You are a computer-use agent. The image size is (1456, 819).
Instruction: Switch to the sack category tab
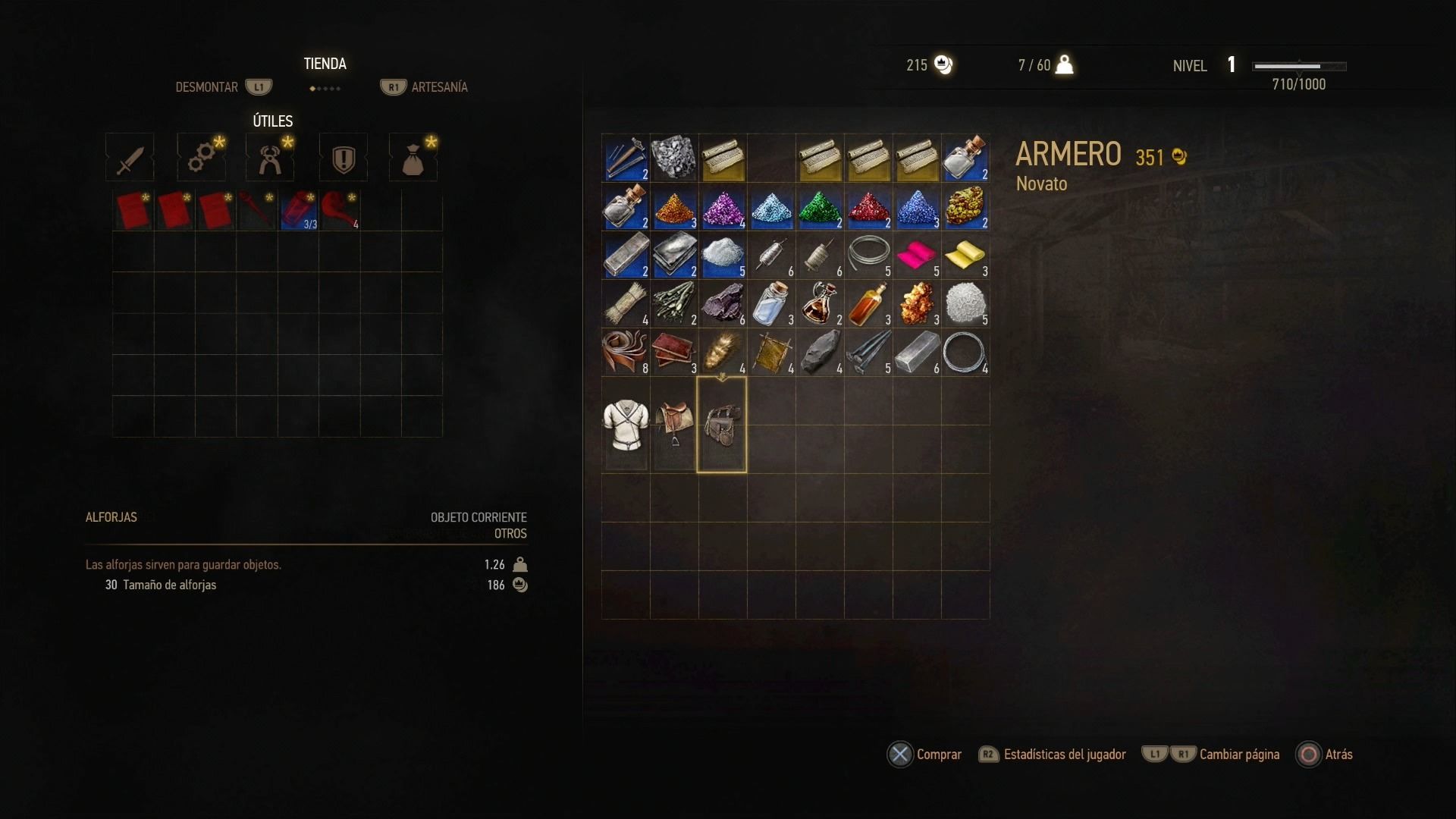click(413, 158)
